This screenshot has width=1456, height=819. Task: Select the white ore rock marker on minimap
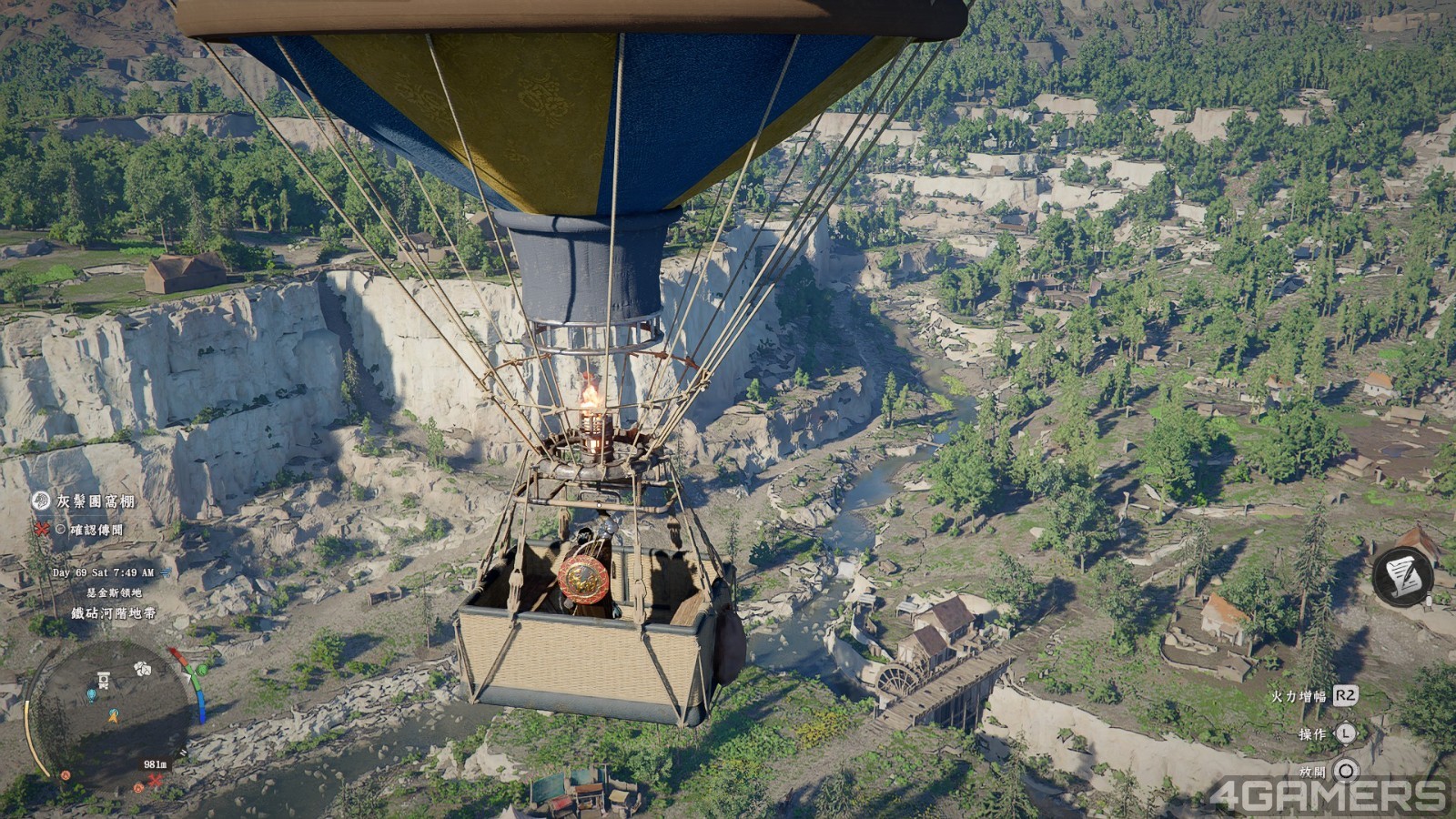pos(142,669)
